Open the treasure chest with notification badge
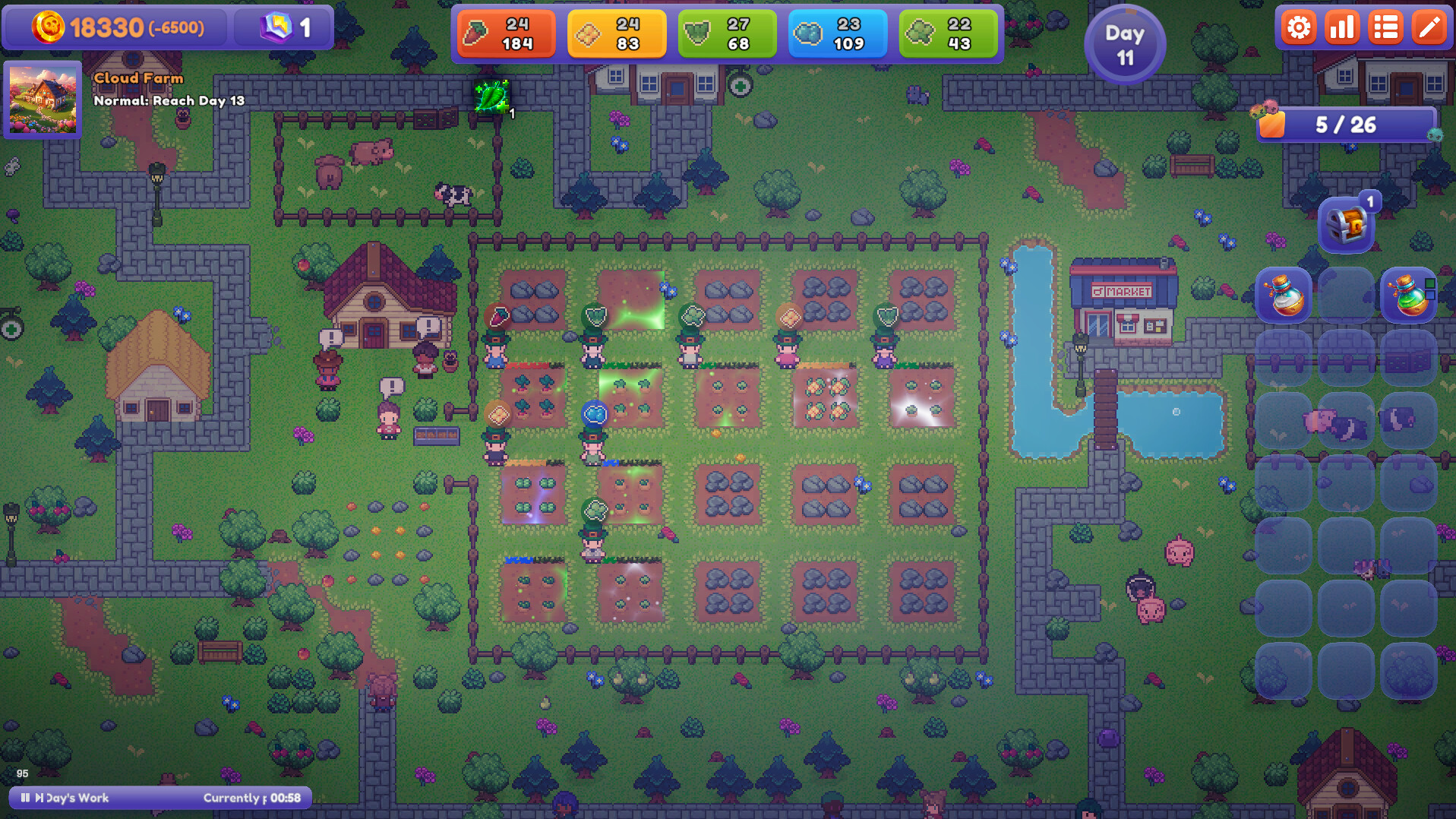This screenshot has width=1456, height=819. coord(1346,223)
